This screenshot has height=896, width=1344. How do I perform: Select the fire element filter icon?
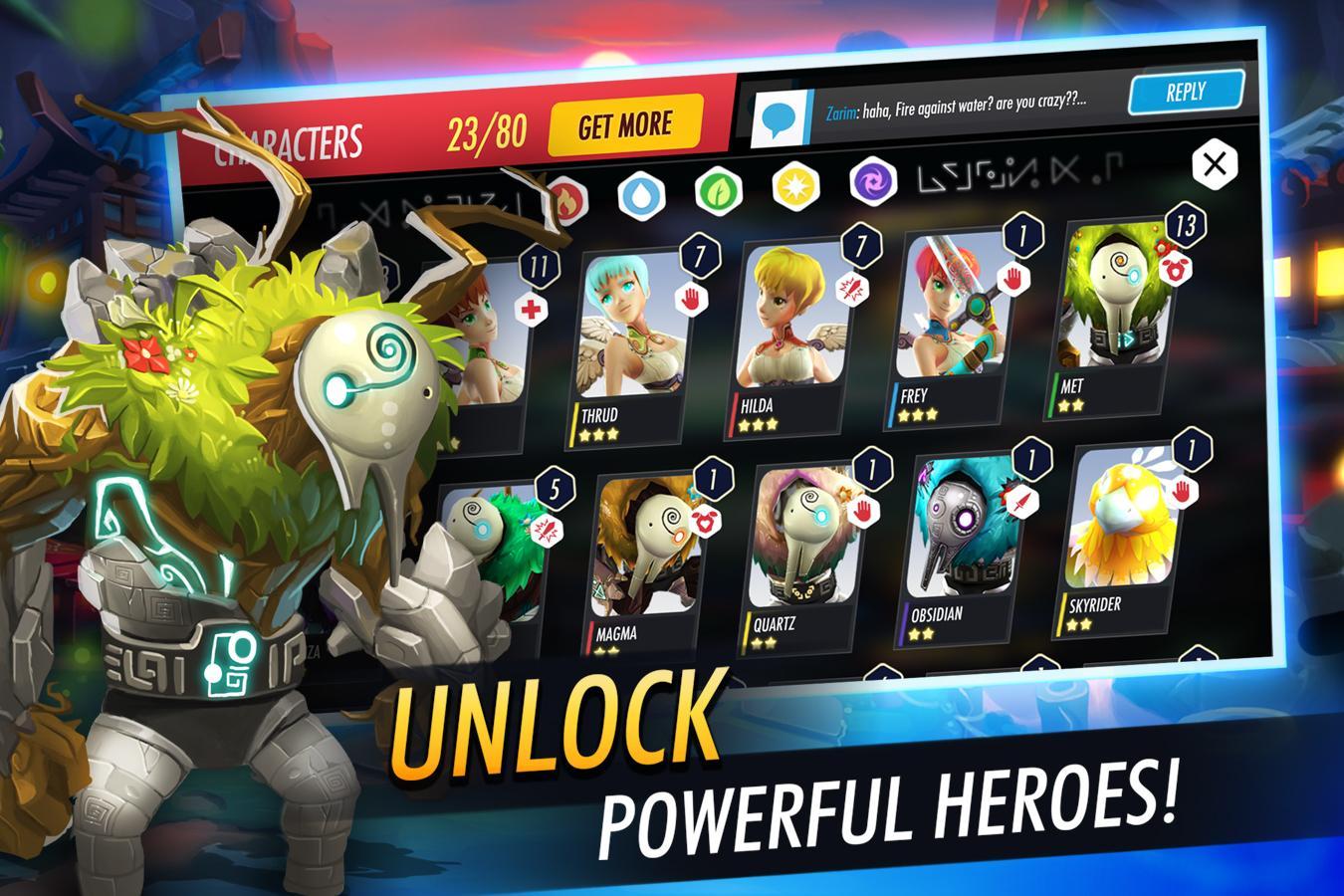pos(567,197)
